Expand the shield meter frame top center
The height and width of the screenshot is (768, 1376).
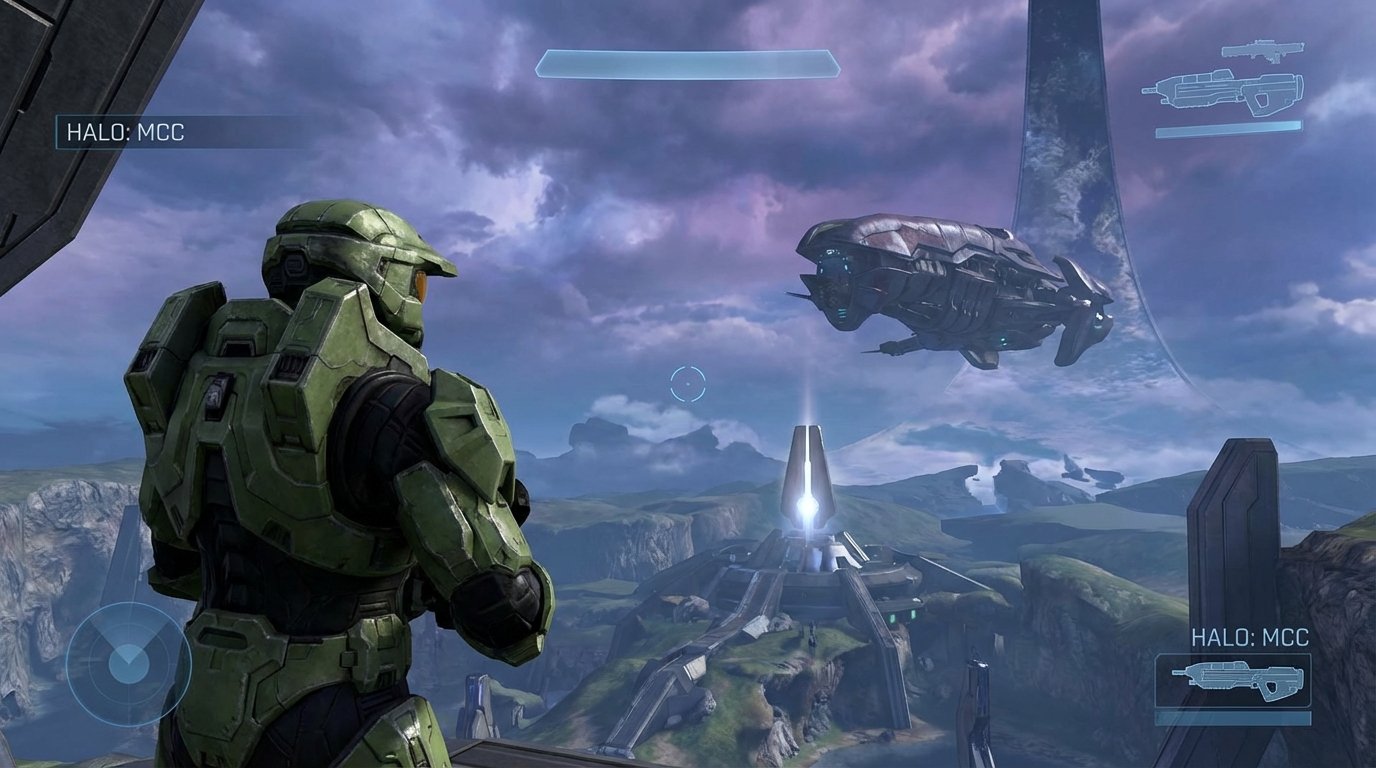(687, 60)
